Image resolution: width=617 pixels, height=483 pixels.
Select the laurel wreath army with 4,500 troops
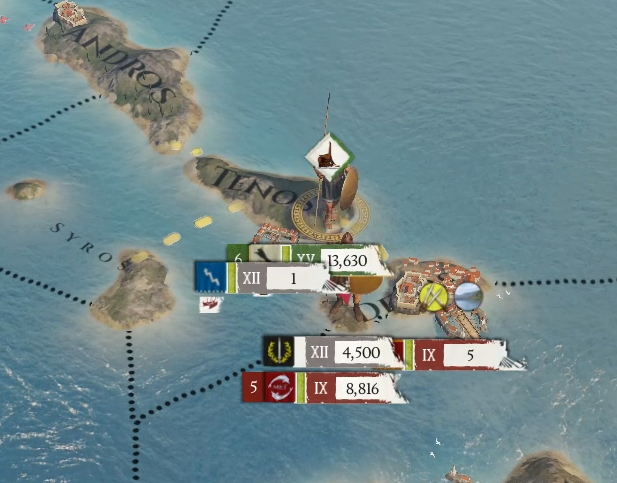(357, 353)
